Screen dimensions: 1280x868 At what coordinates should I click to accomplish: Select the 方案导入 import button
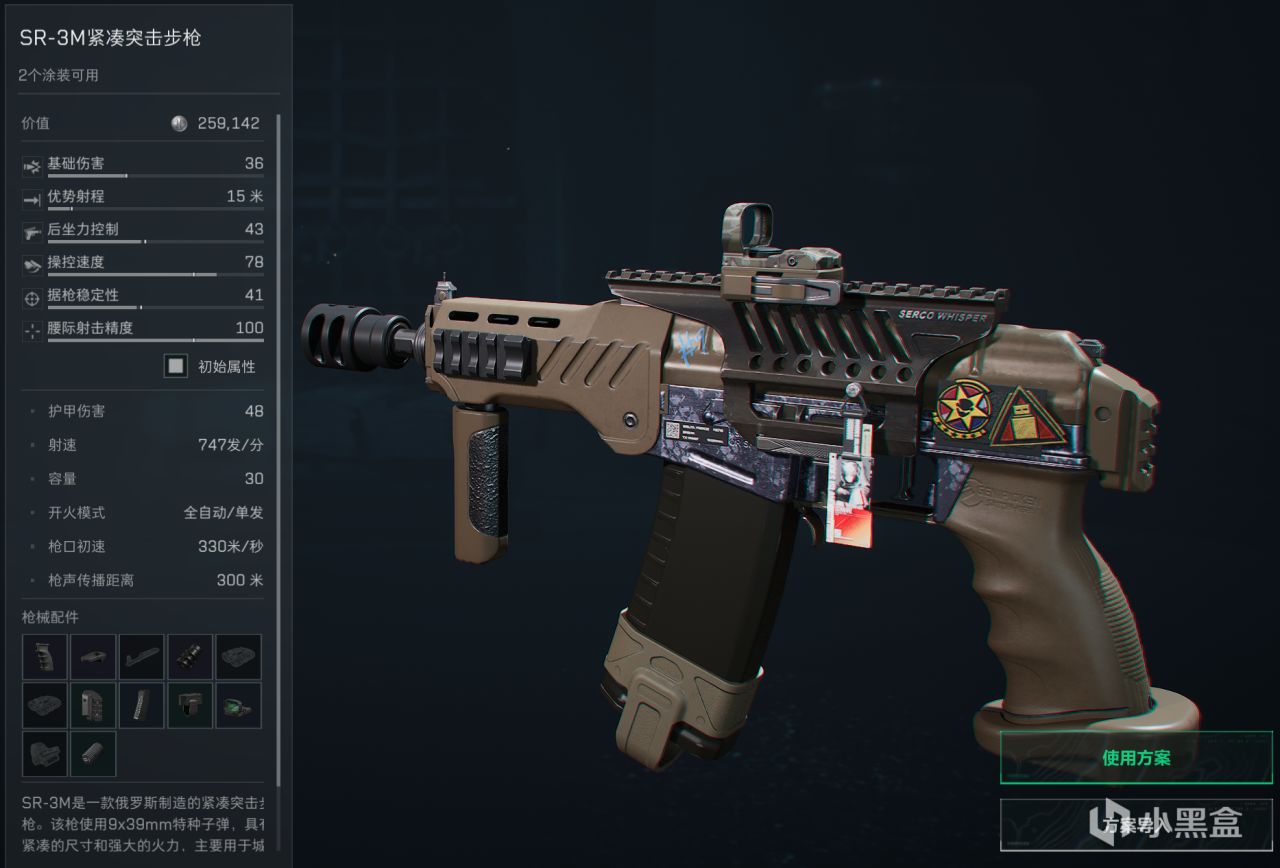tap(1136, 825)
